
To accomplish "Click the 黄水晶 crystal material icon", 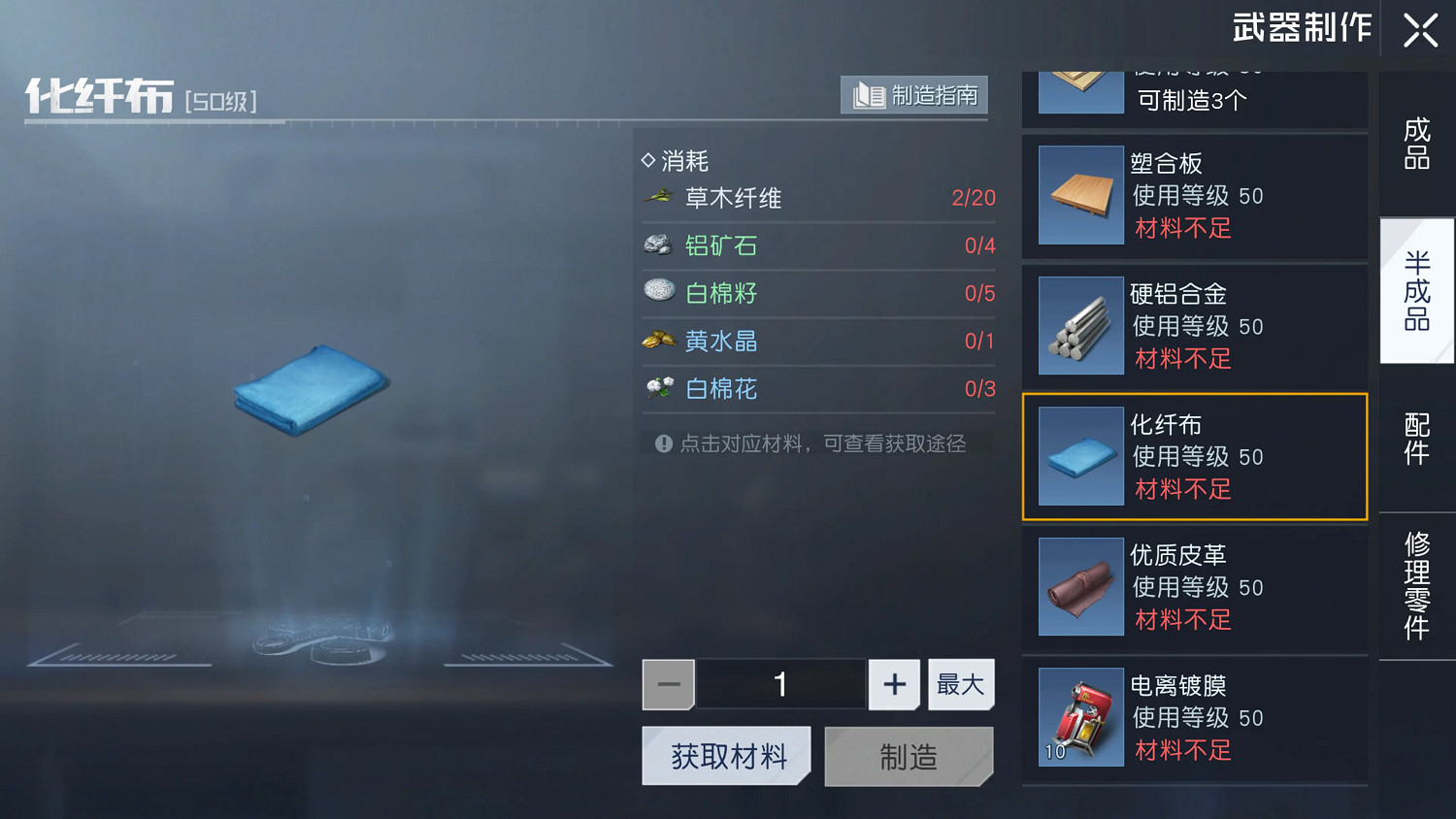I will click(658, 341).
